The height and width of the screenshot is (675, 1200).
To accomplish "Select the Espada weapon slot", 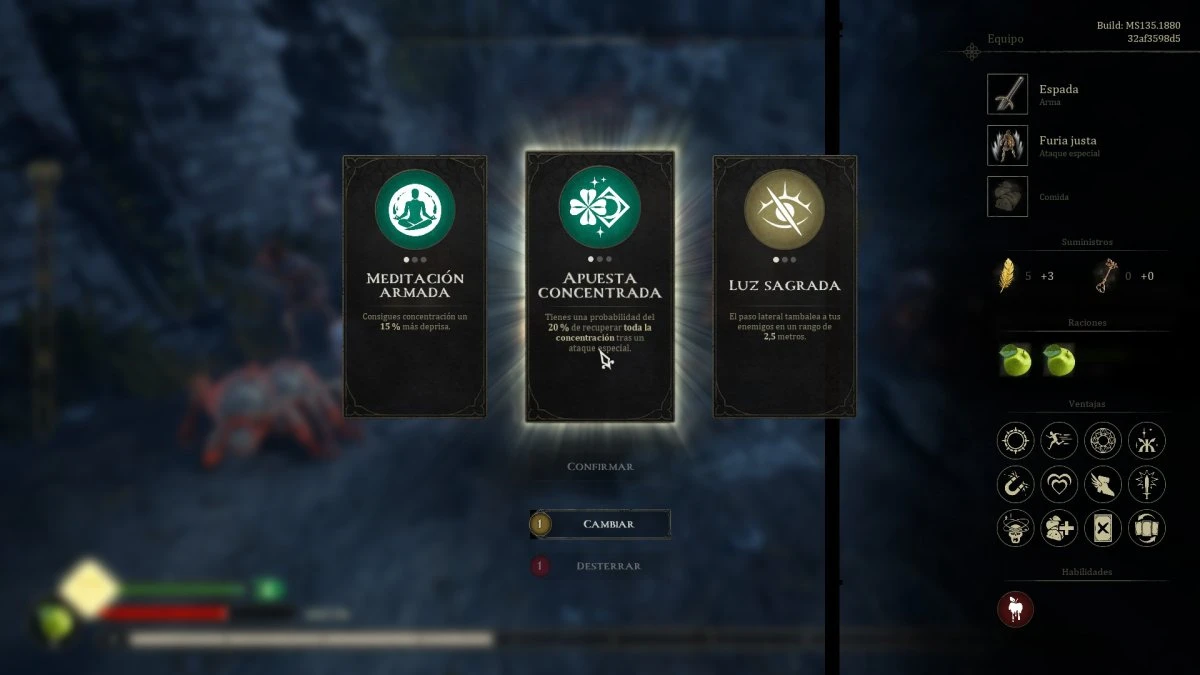I will pos(1007,94).
